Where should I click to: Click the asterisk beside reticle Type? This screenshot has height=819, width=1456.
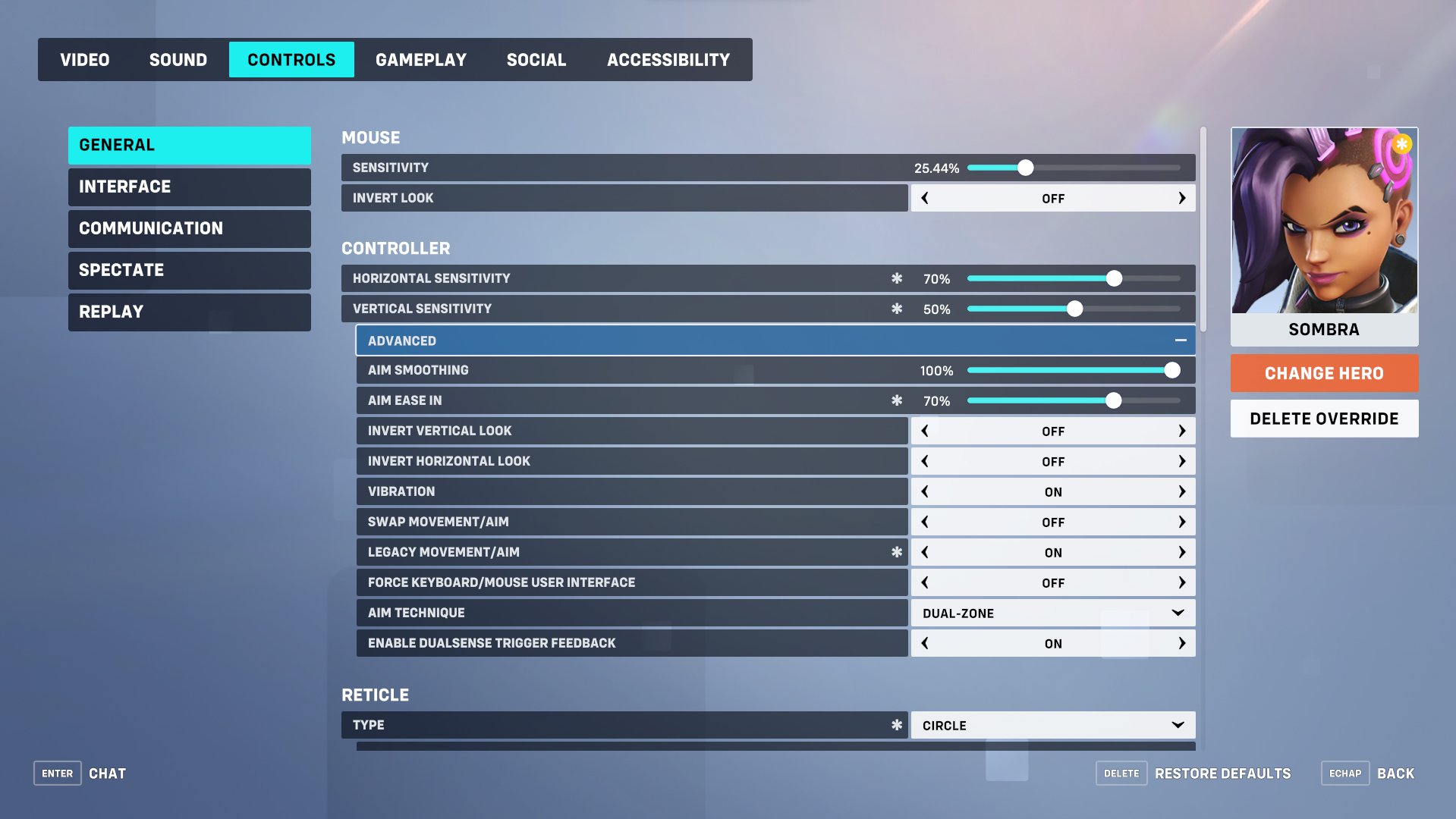click(x=897, y=725)
